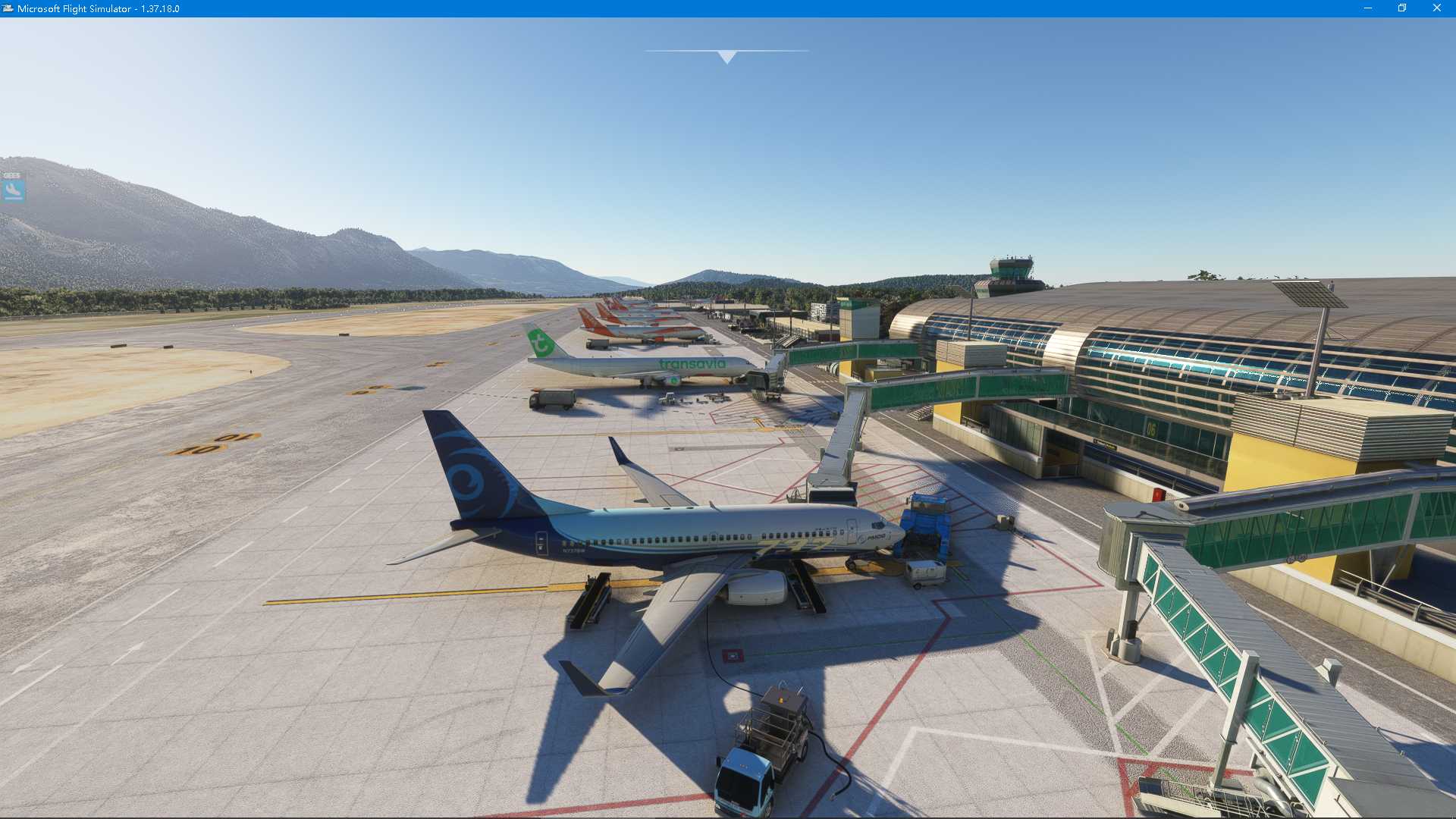Expand the in-game toolbar via the top arrow

tap(726, 55)
